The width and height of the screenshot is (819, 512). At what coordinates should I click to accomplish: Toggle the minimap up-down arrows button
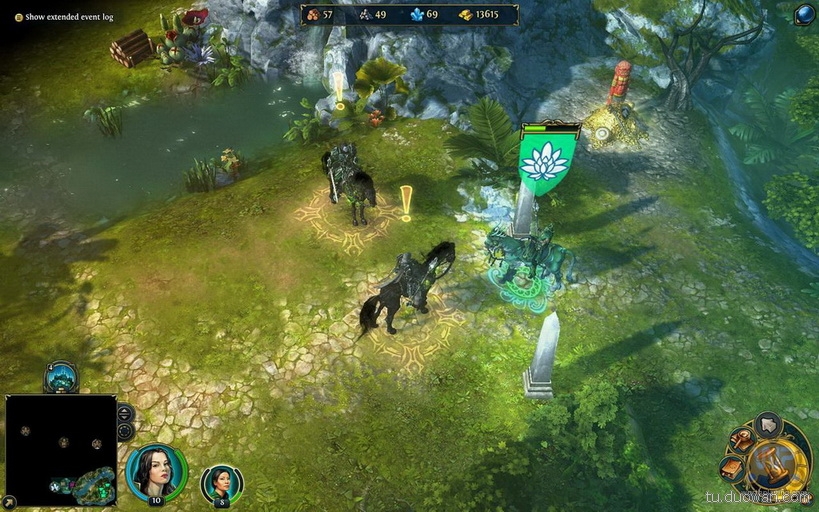pos(125,413)
